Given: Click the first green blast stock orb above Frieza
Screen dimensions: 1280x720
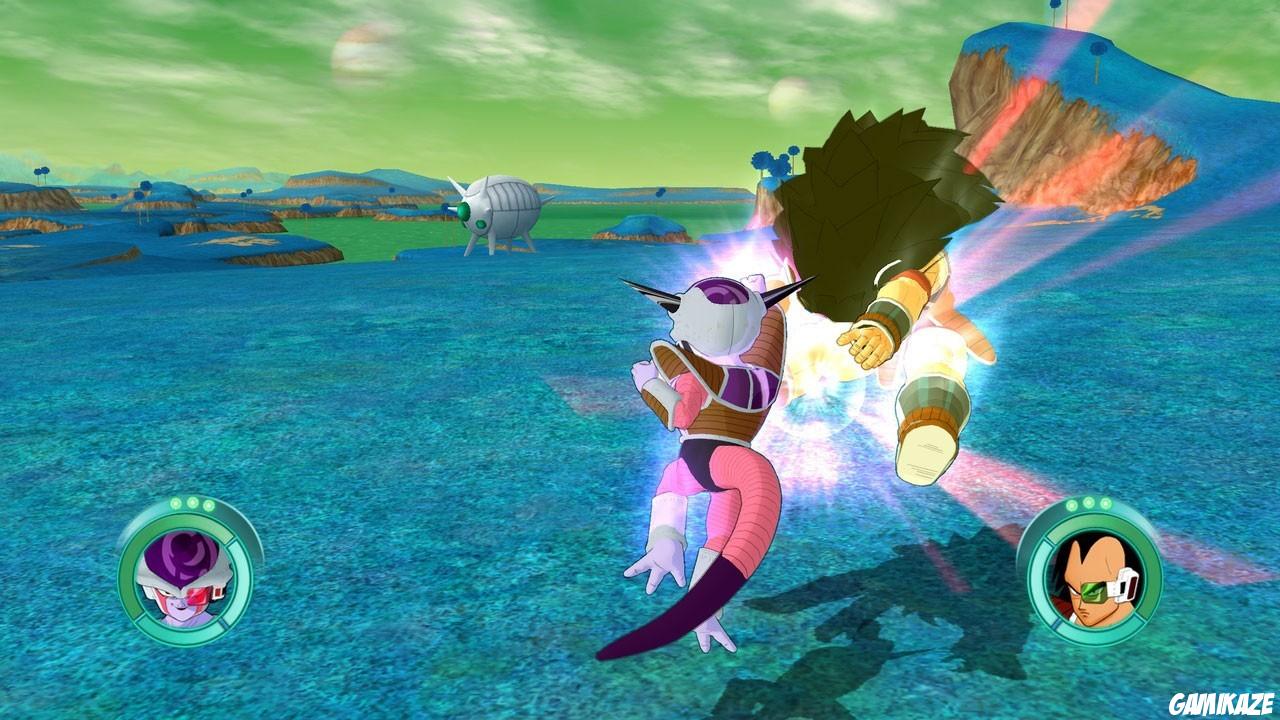Looking at the screenshot, I should pyautogui.click(x=176, y=503).
